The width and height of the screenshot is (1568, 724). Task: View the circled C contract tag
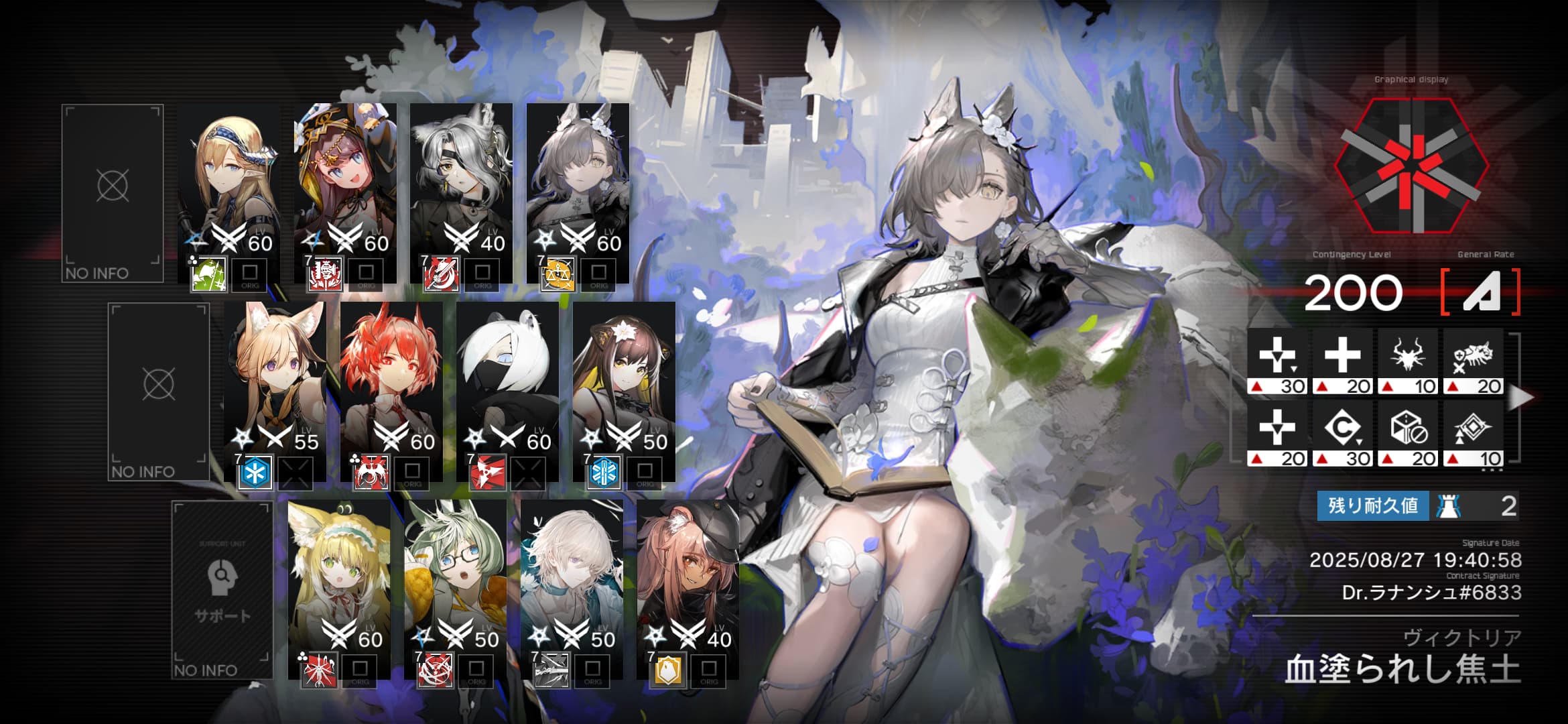1342,428
